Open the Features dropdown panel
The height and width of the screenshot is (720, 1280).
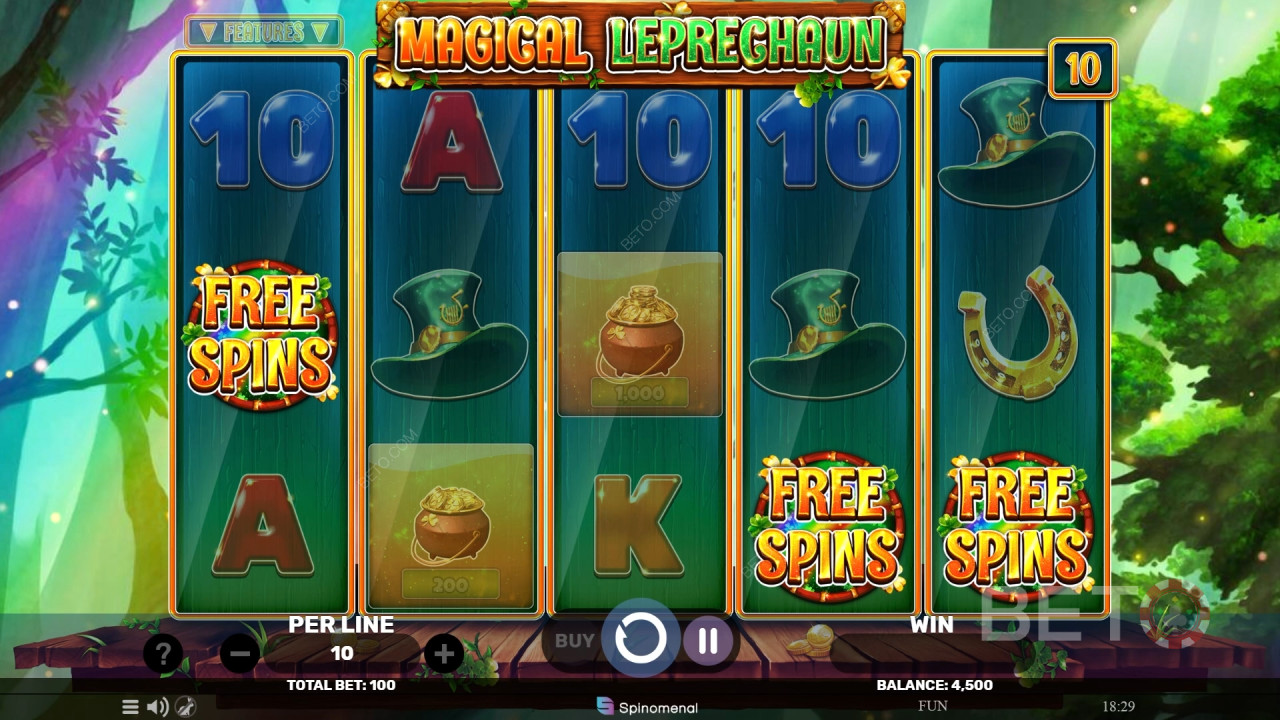click(263, 32)
